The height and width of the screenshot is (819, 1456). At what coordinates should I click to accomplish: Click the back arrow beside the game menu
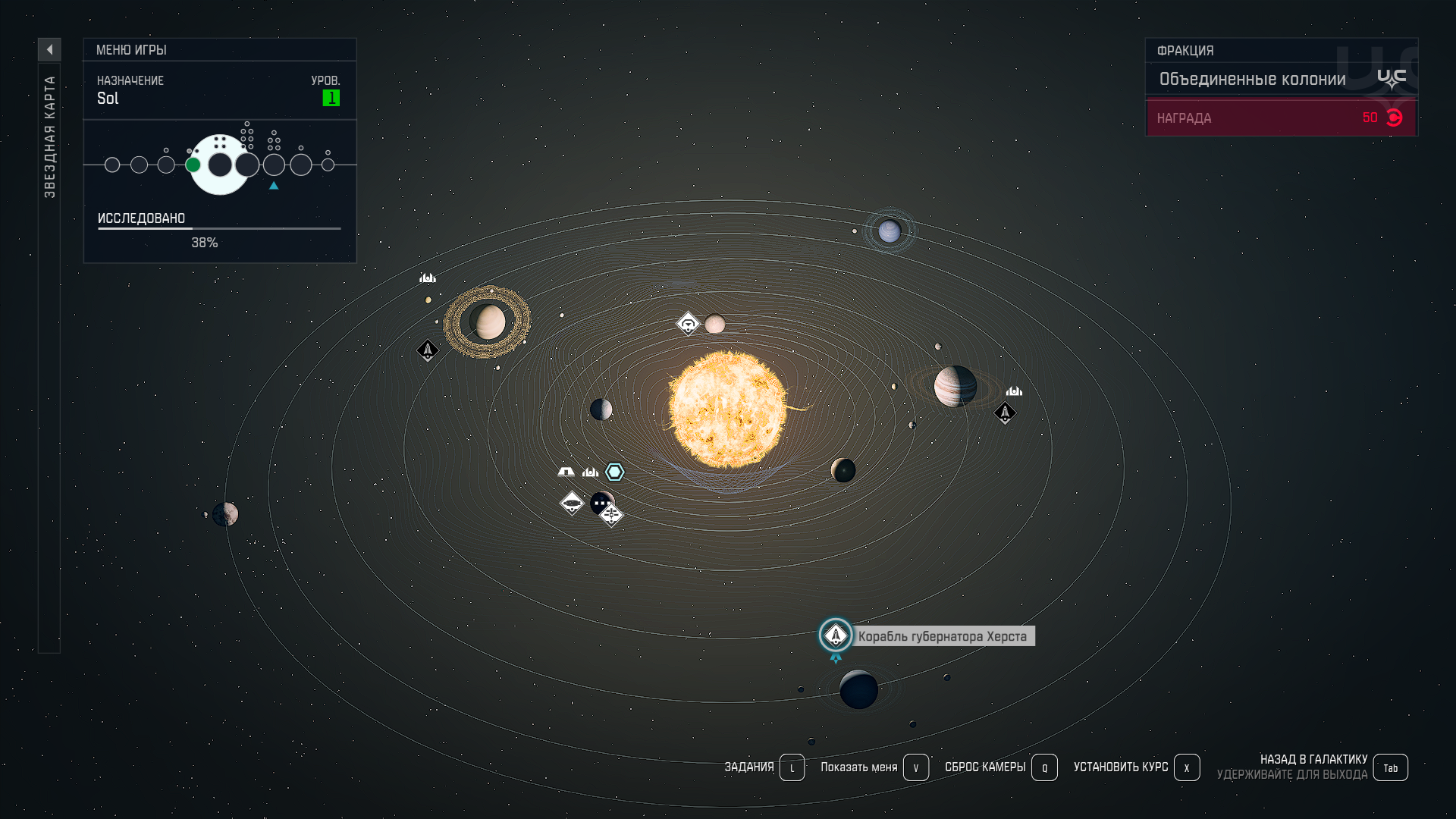point(49,50)
